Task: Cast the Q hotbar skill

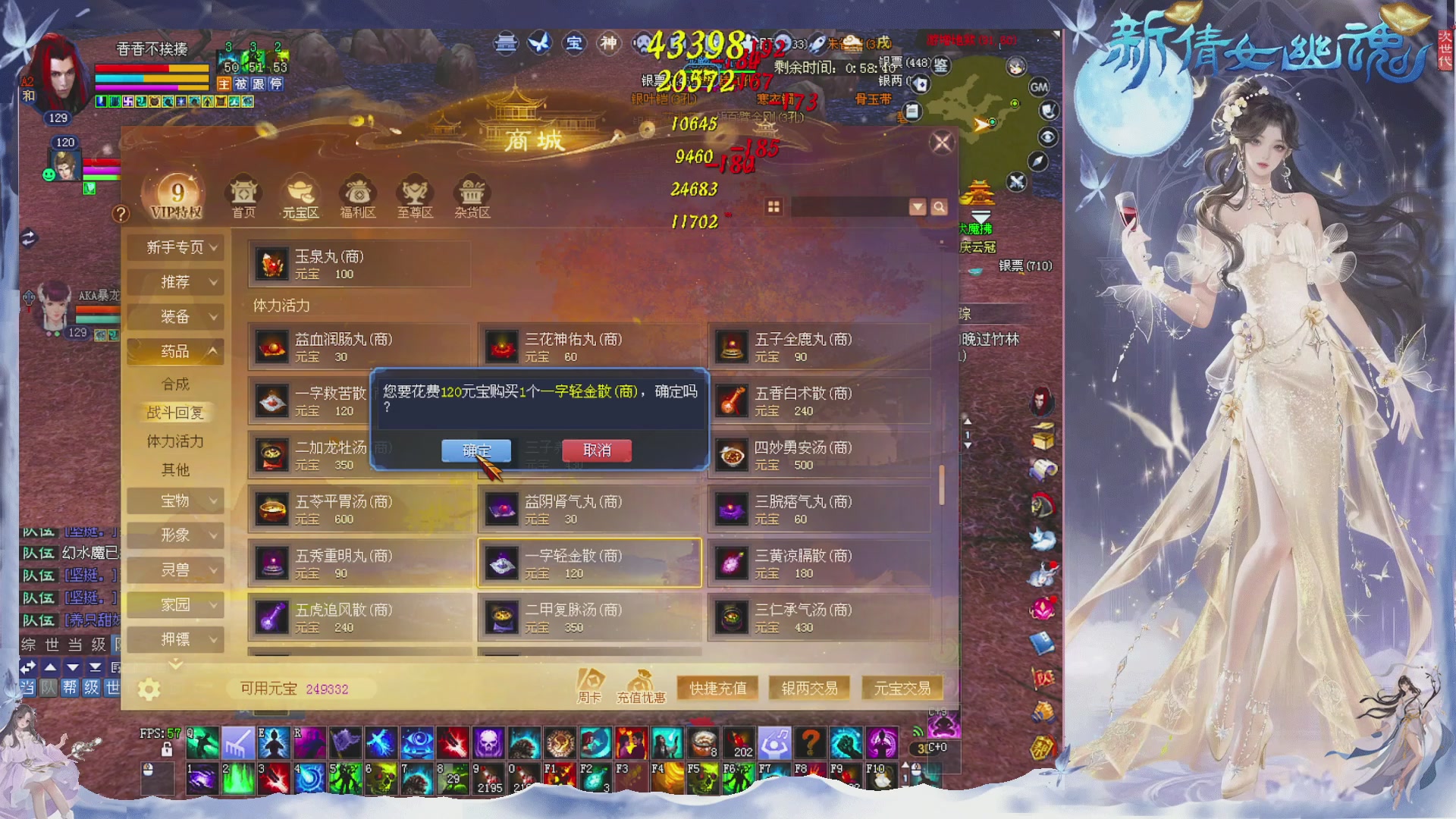Action: coord(202,743)
